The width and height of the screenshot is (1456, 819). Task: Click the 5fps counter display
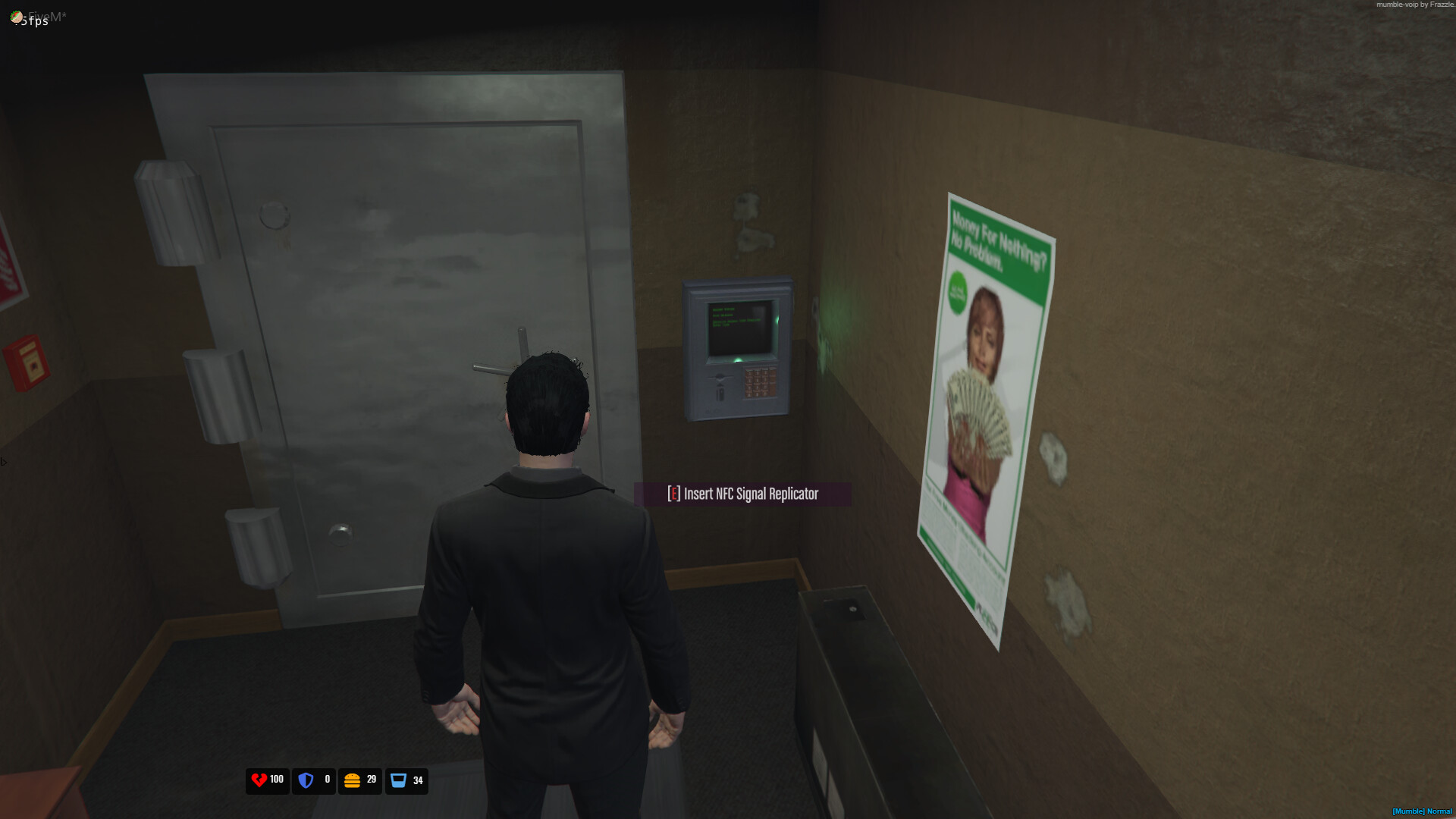point(33,23)
